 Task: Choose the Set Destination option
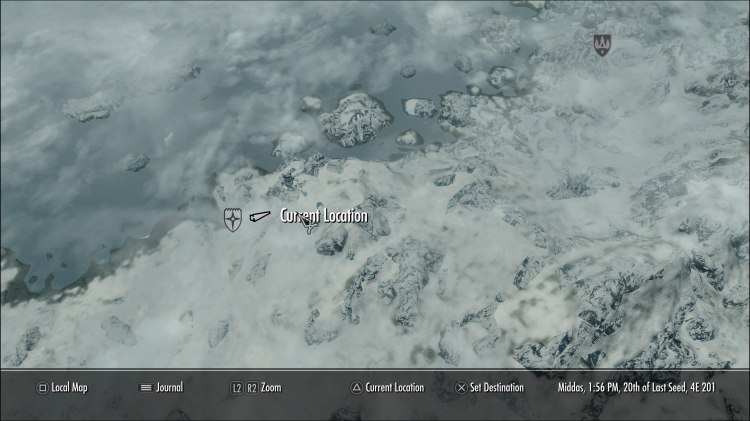pos(496,387)
